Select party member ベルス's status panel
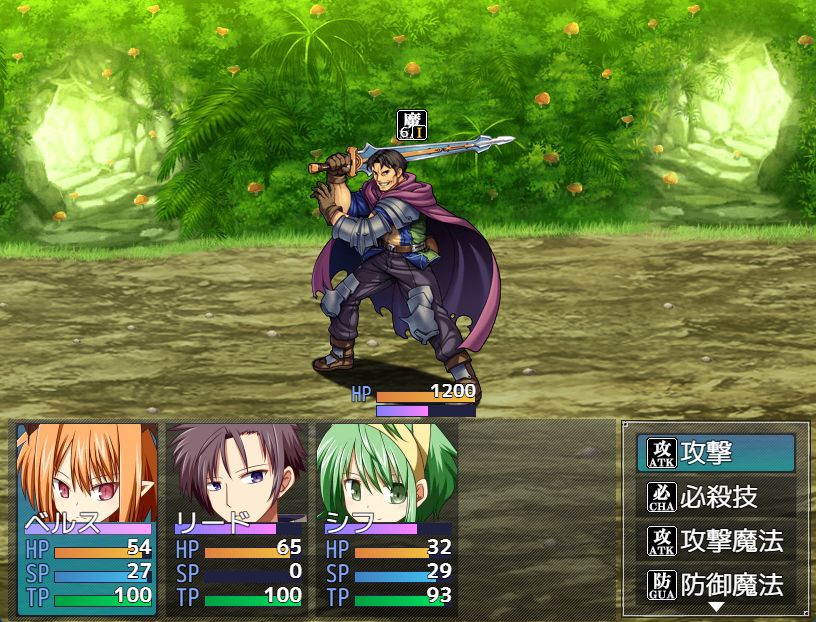 (x=87, y=517)
